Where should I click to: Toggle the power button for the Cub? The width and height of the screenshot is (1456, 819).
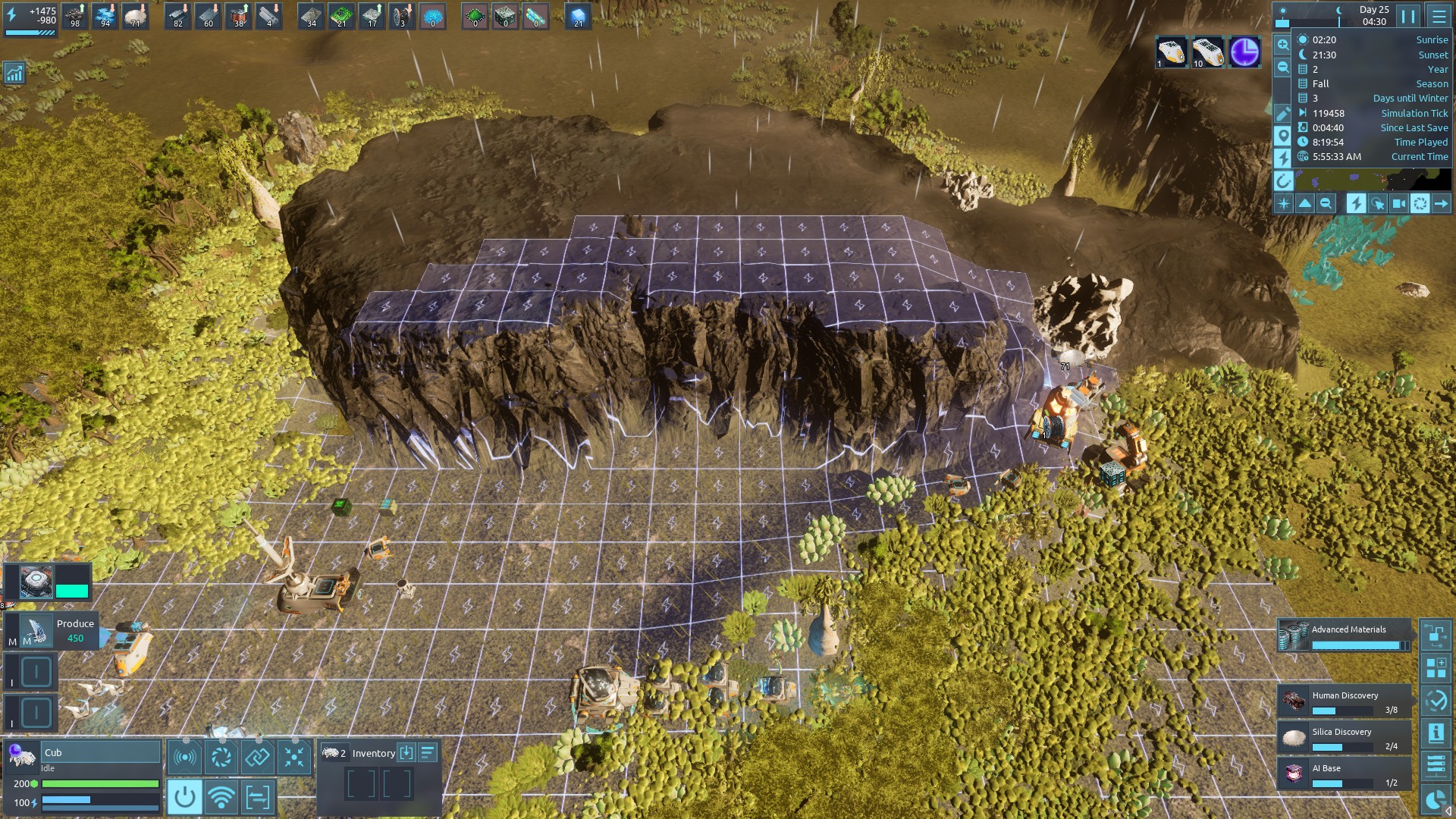(184, 797)
